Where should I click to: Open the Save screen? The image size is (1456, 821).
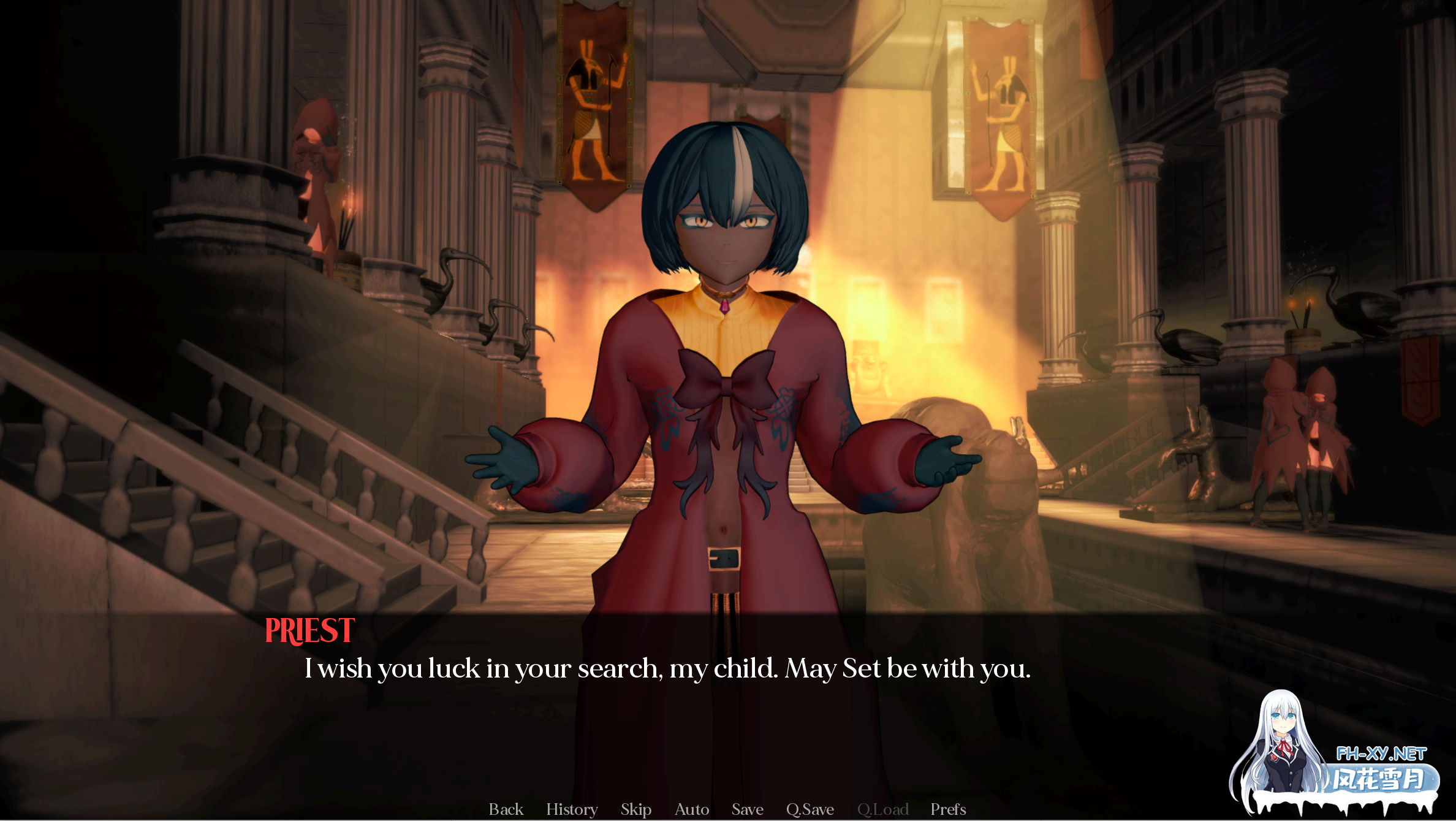click(x=747, y=809)
